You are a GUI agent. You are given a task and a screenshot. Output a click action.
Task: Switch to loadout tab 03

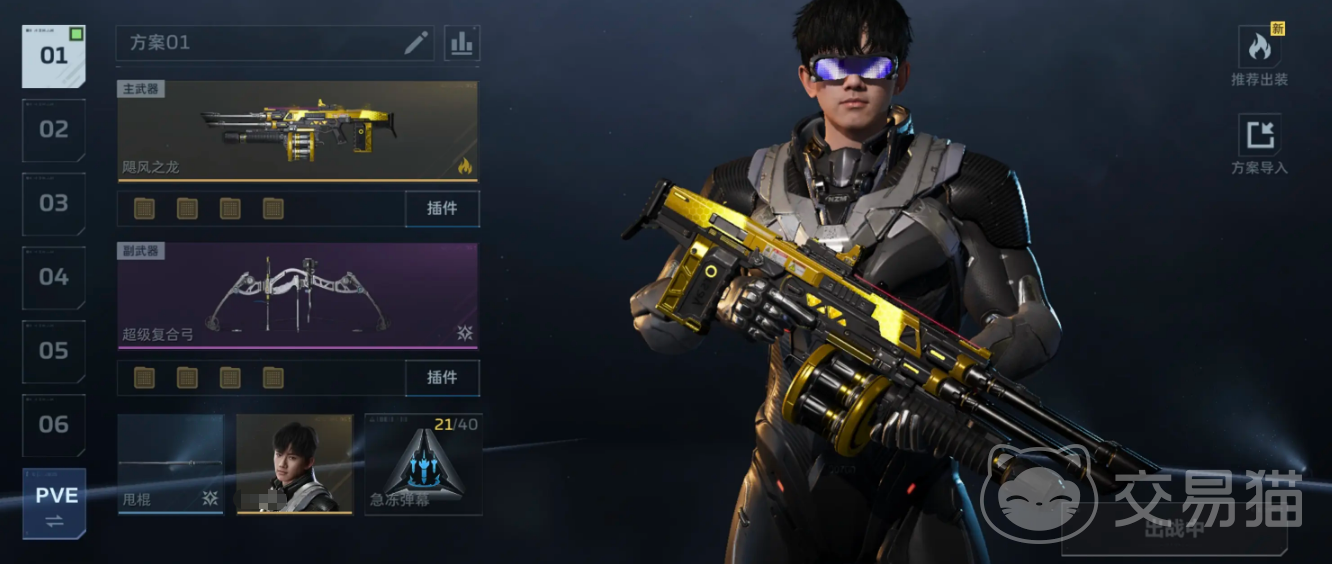point(54,204)
